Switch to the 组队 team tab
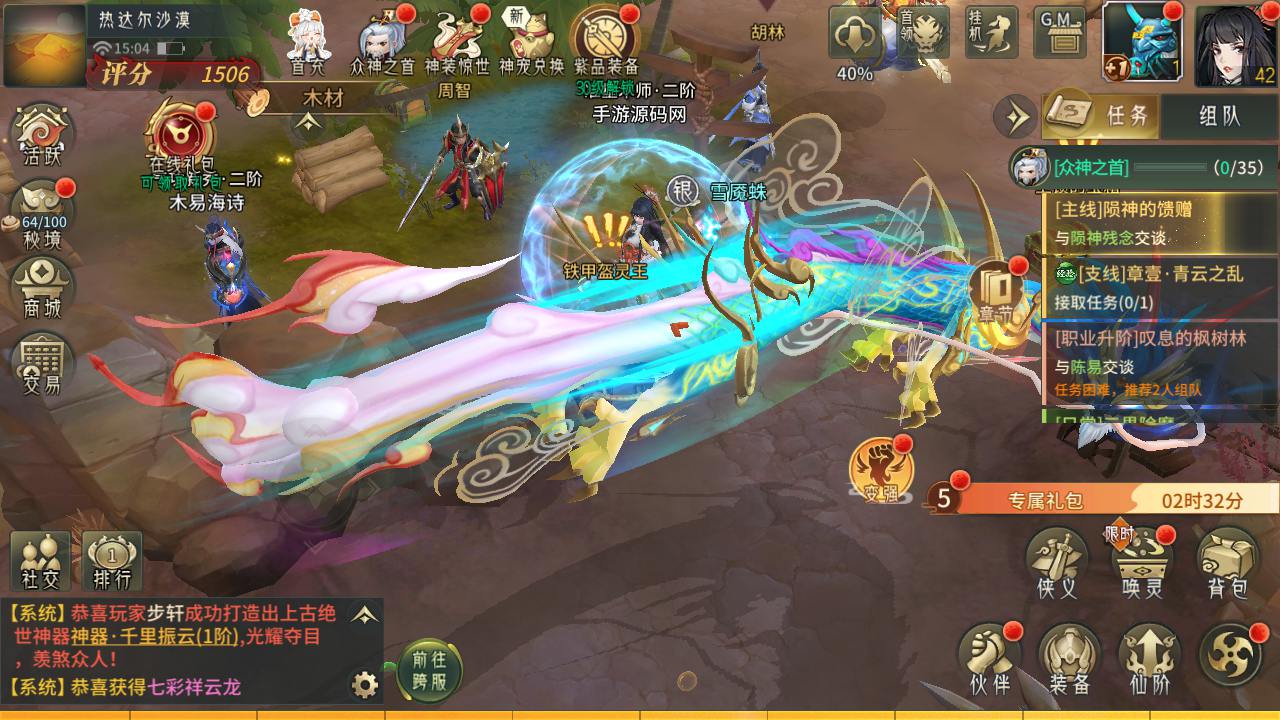 pyautogui.click(x=1219, y=115)
